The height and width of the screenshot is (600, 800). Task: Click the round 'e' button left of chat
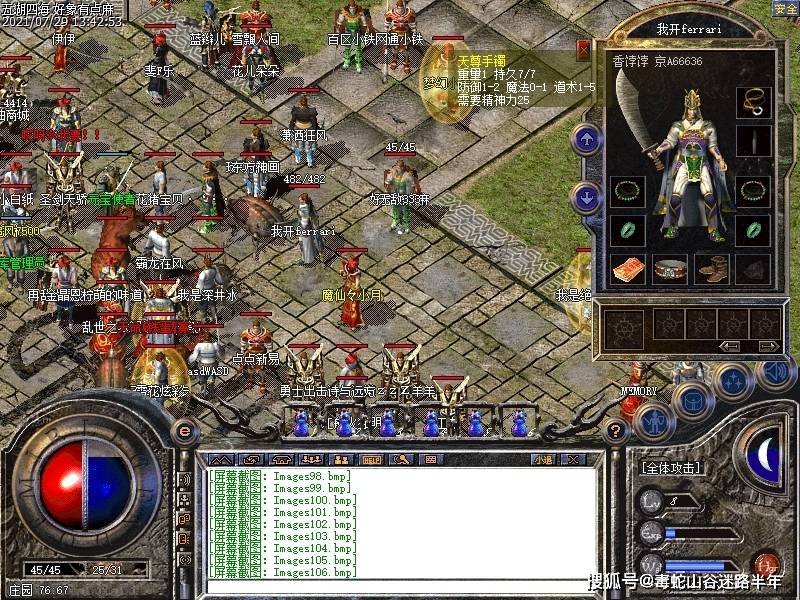click(x=183, y=430)
